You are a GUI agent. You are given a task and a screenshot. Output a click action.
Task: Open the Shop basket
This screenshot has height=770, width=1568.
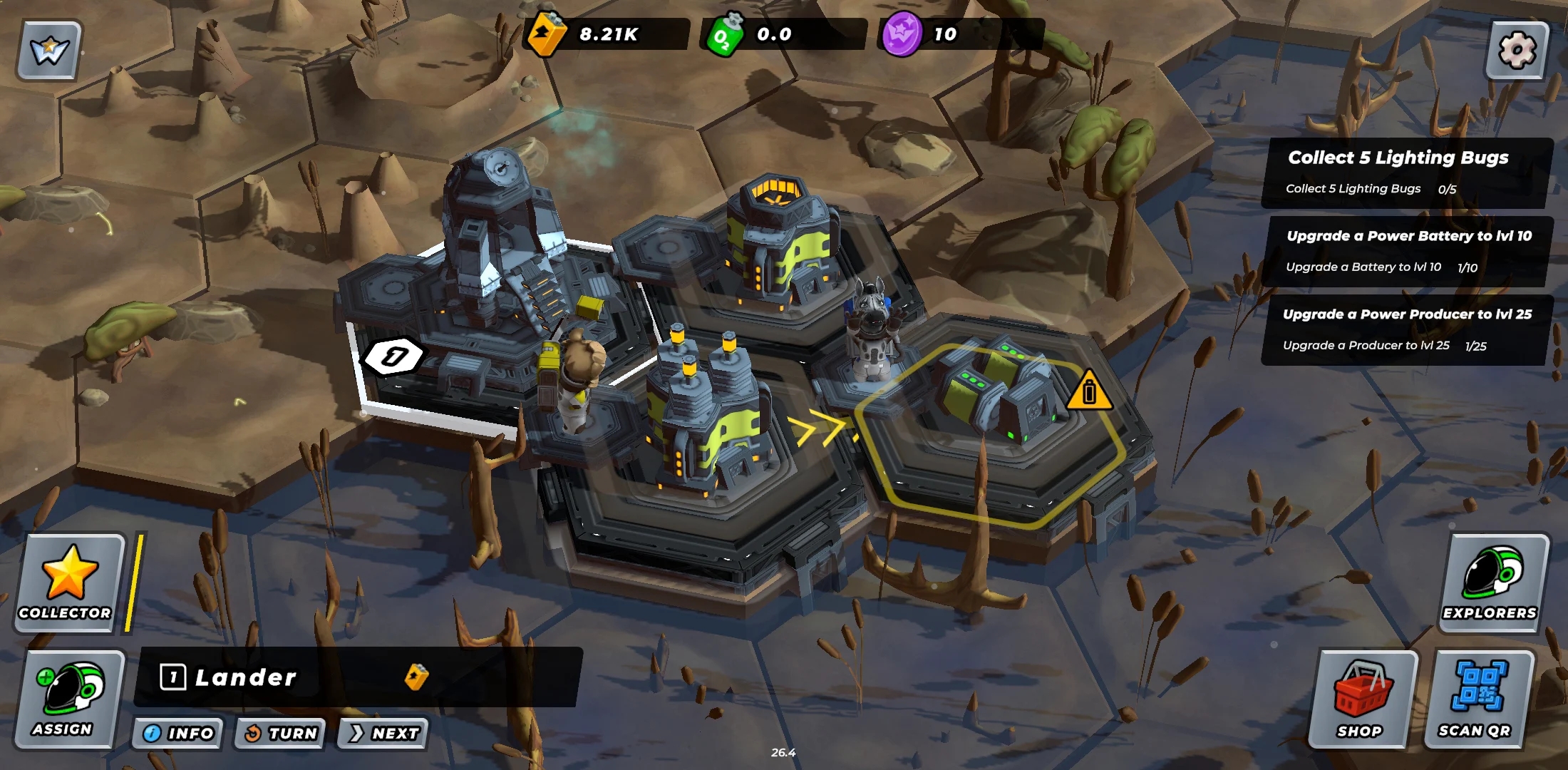pyautogui.click(x=1361, y=699)
